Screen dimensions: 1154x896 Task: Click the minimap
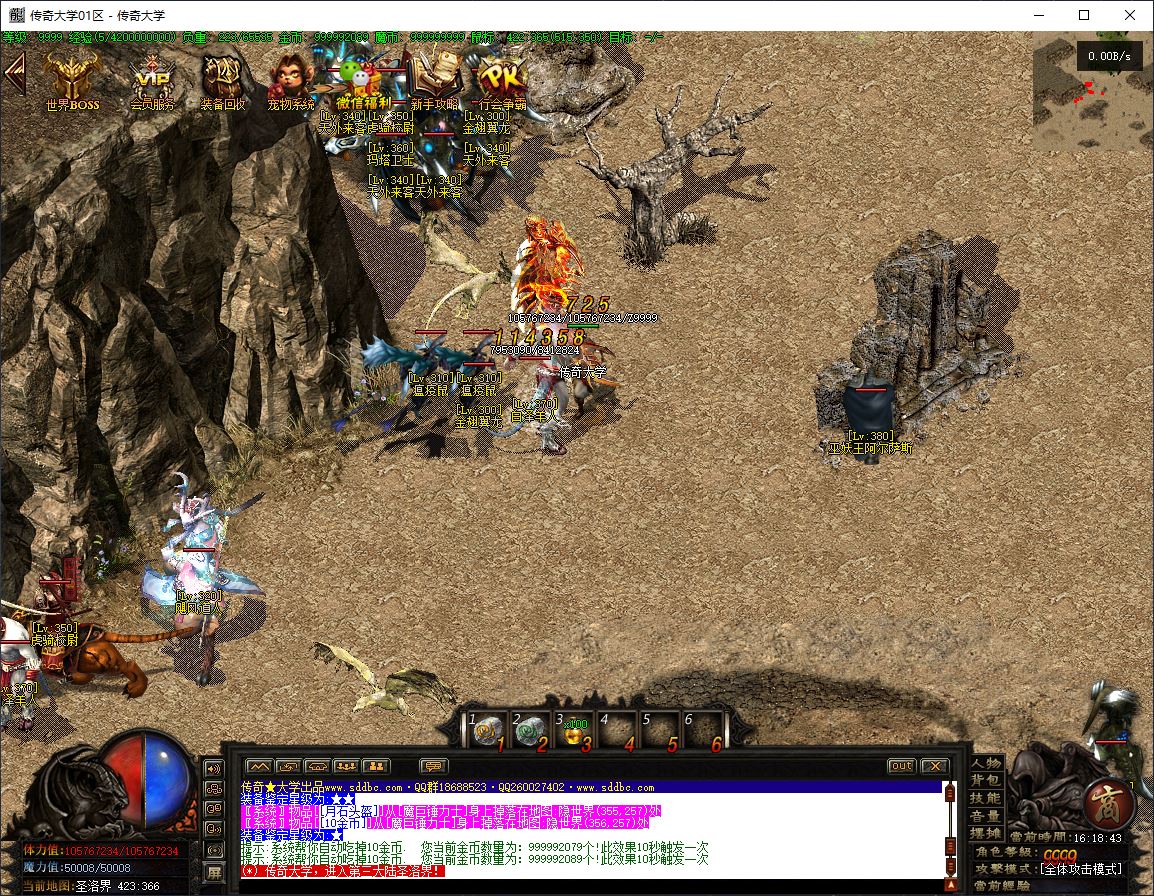(1088, 91)
